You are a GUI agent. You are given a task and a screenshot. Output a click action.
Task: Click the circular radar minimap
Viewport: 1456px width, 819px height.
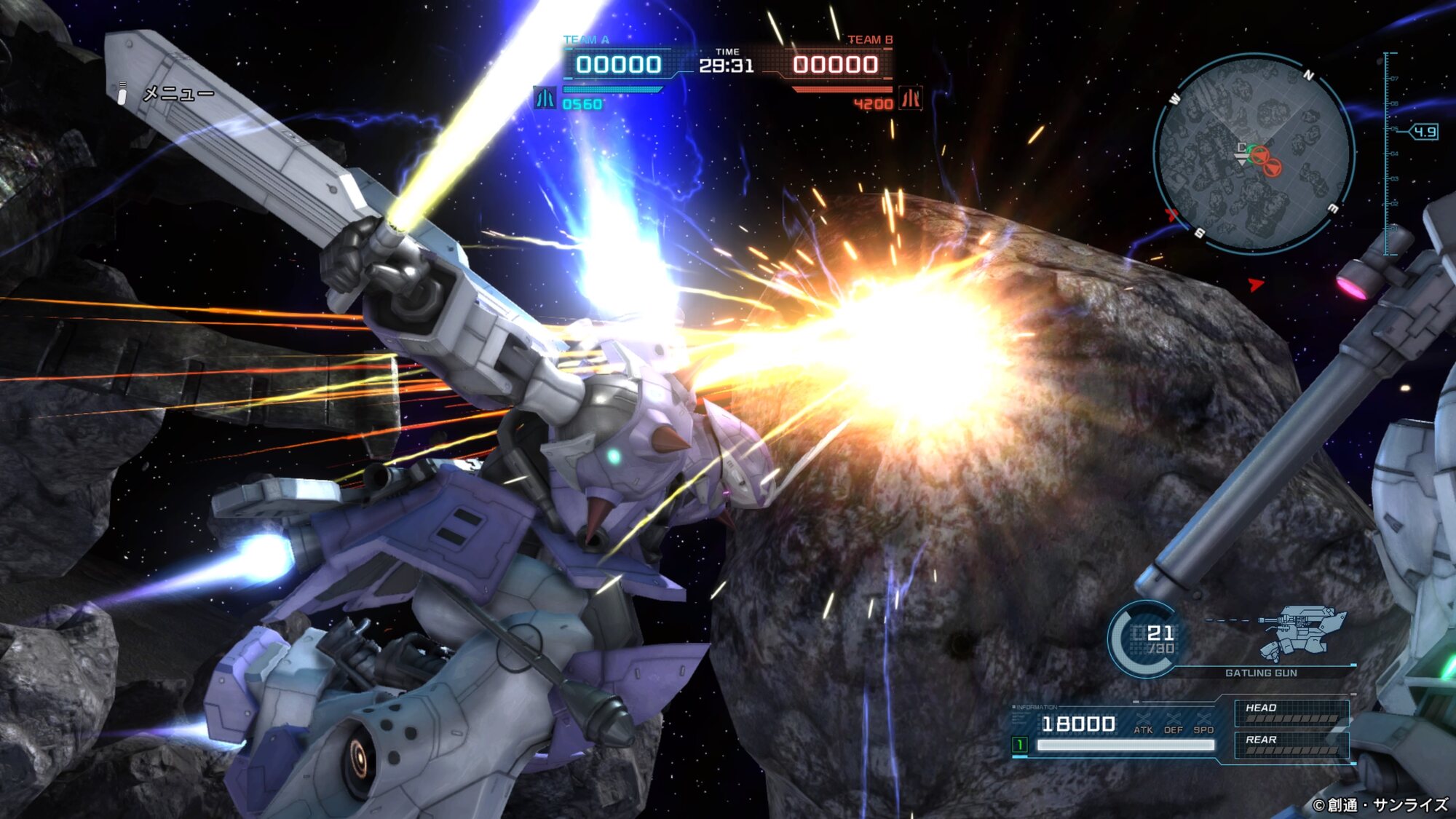pyautogui.click(x=1254, y=154)
